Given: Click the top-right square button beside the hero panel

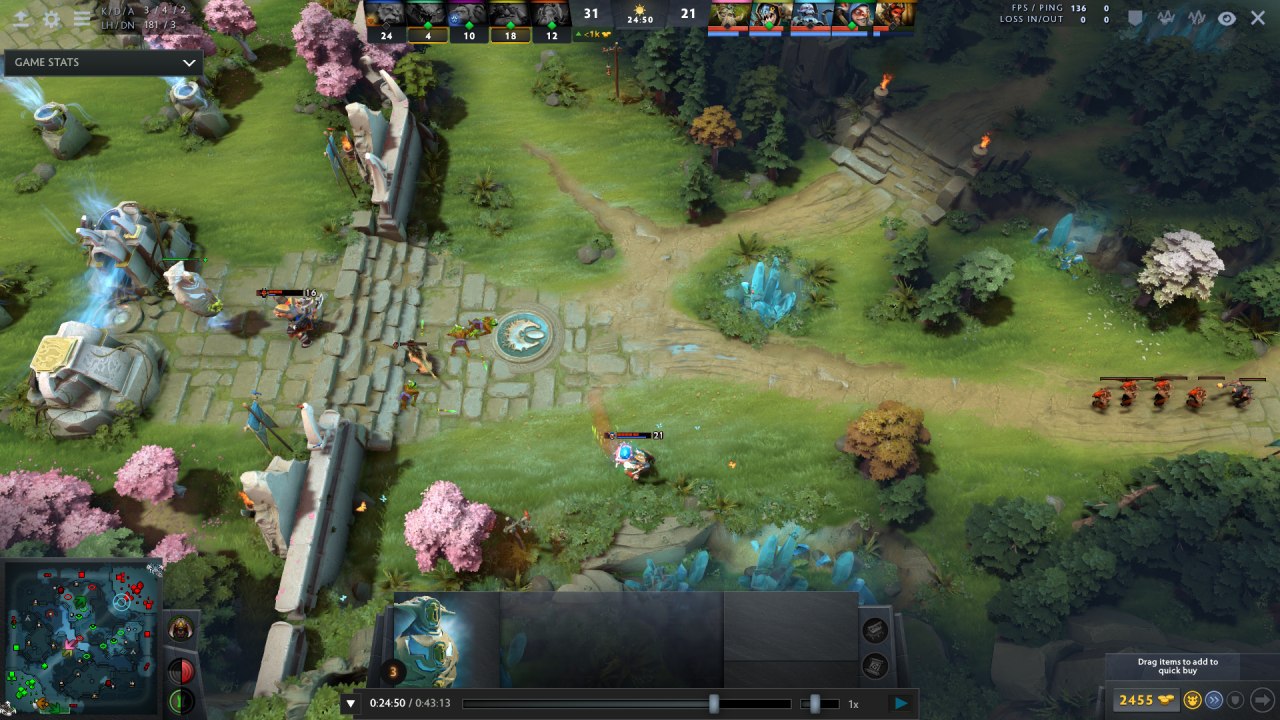Looking at the screenshot, I should (875, 629).
